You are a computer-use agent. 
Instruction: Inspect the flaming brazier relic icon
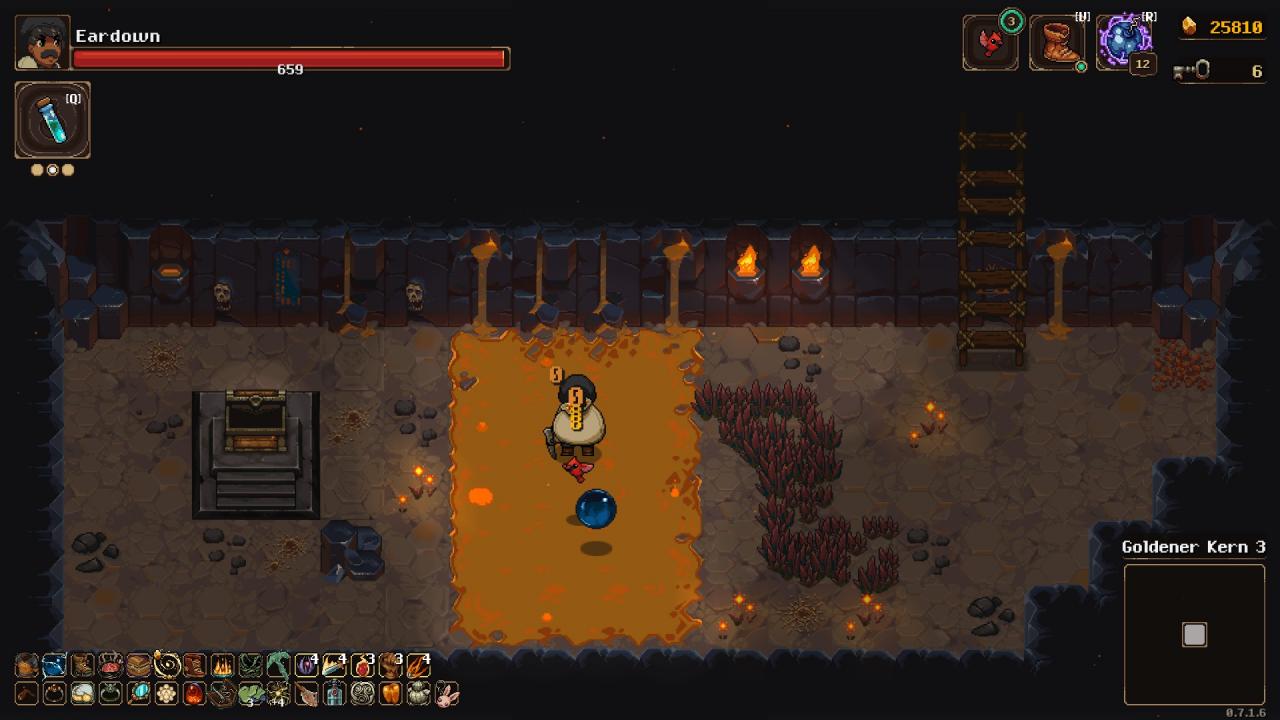pyautogui.click(x=222, y=666)
